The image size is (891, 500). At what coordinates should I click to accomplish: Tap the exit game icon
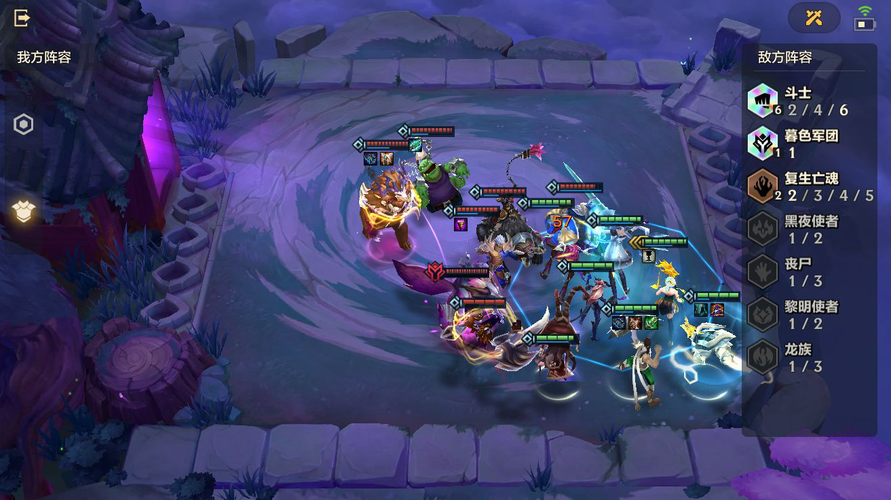(22, 18)
